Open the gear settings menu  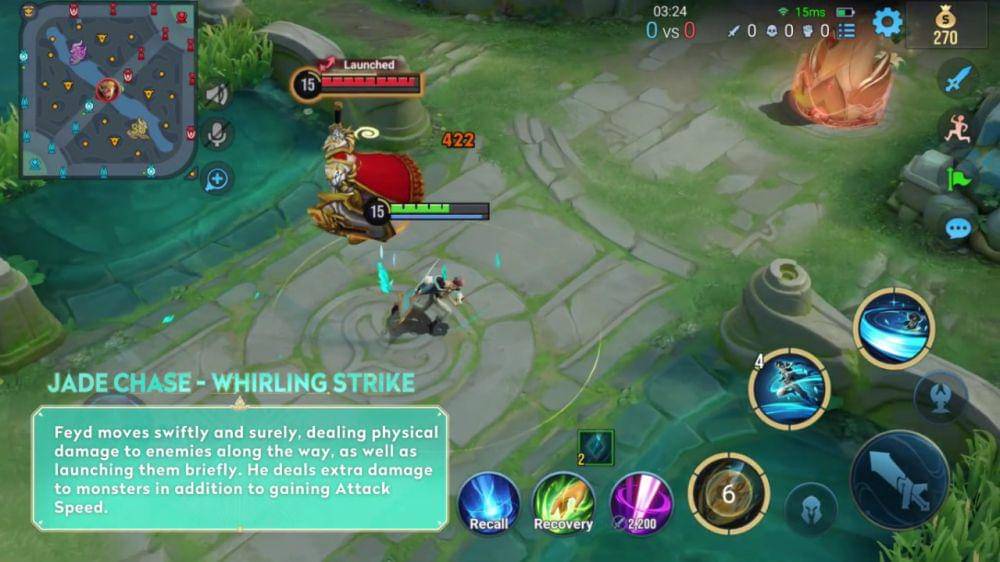tap(887, 22)
